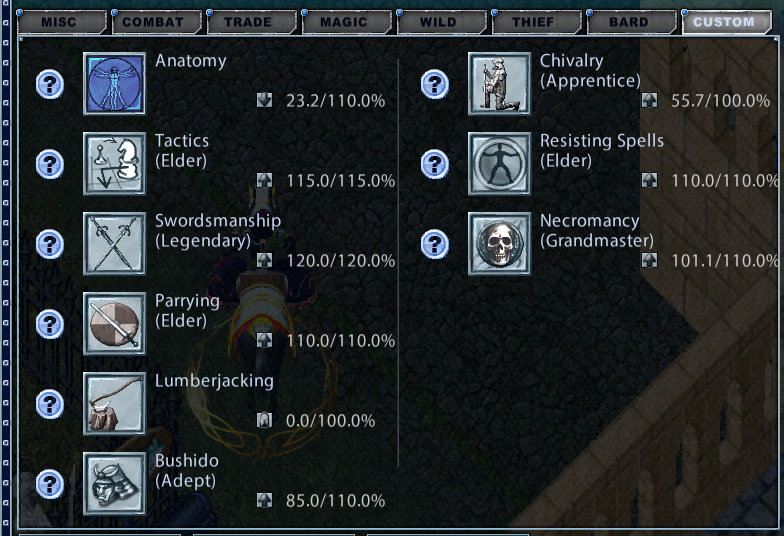Select the BARD tab
The image size is (784, 536).
pyautogui.click(x=629, y=22)
